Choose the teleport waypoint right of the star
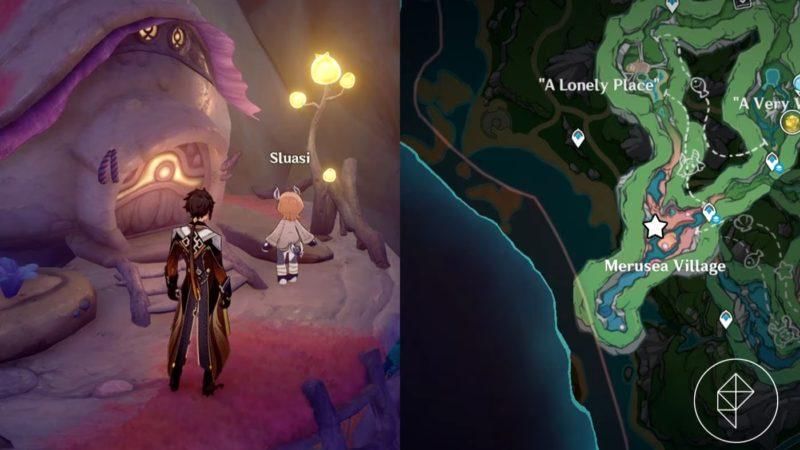 [709, 212]
